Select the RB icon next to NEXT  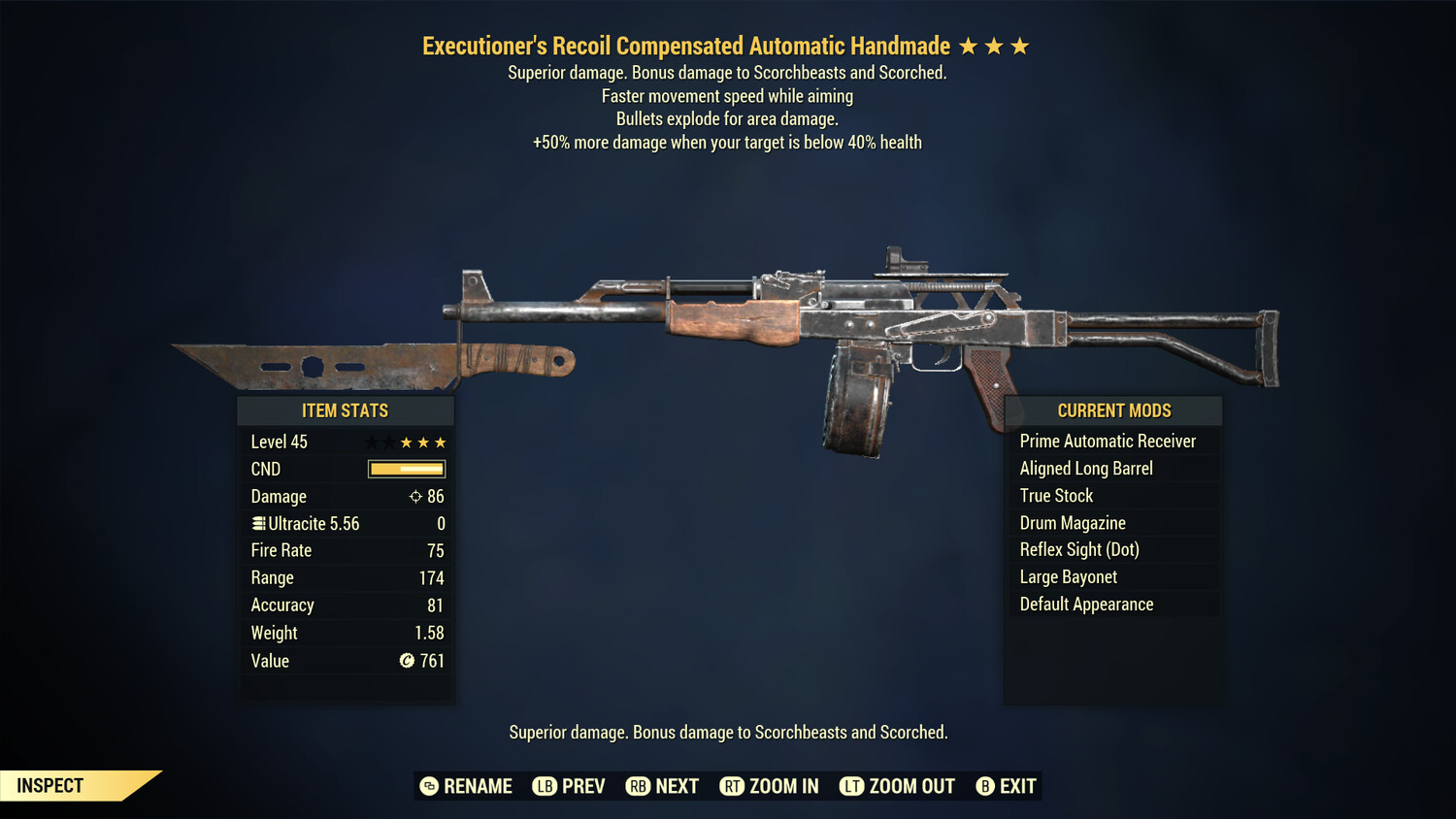coord(639,786)
